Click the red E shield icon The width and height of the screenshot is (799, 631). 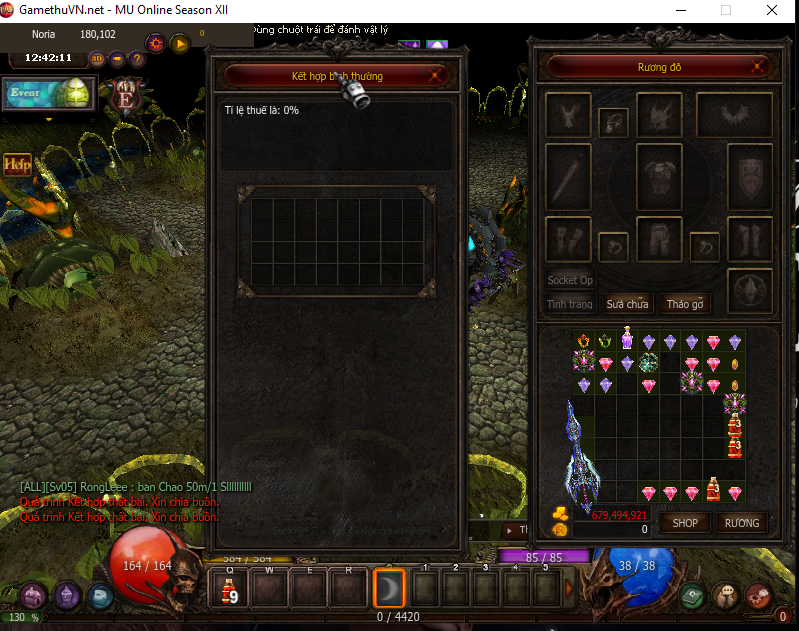126,98
